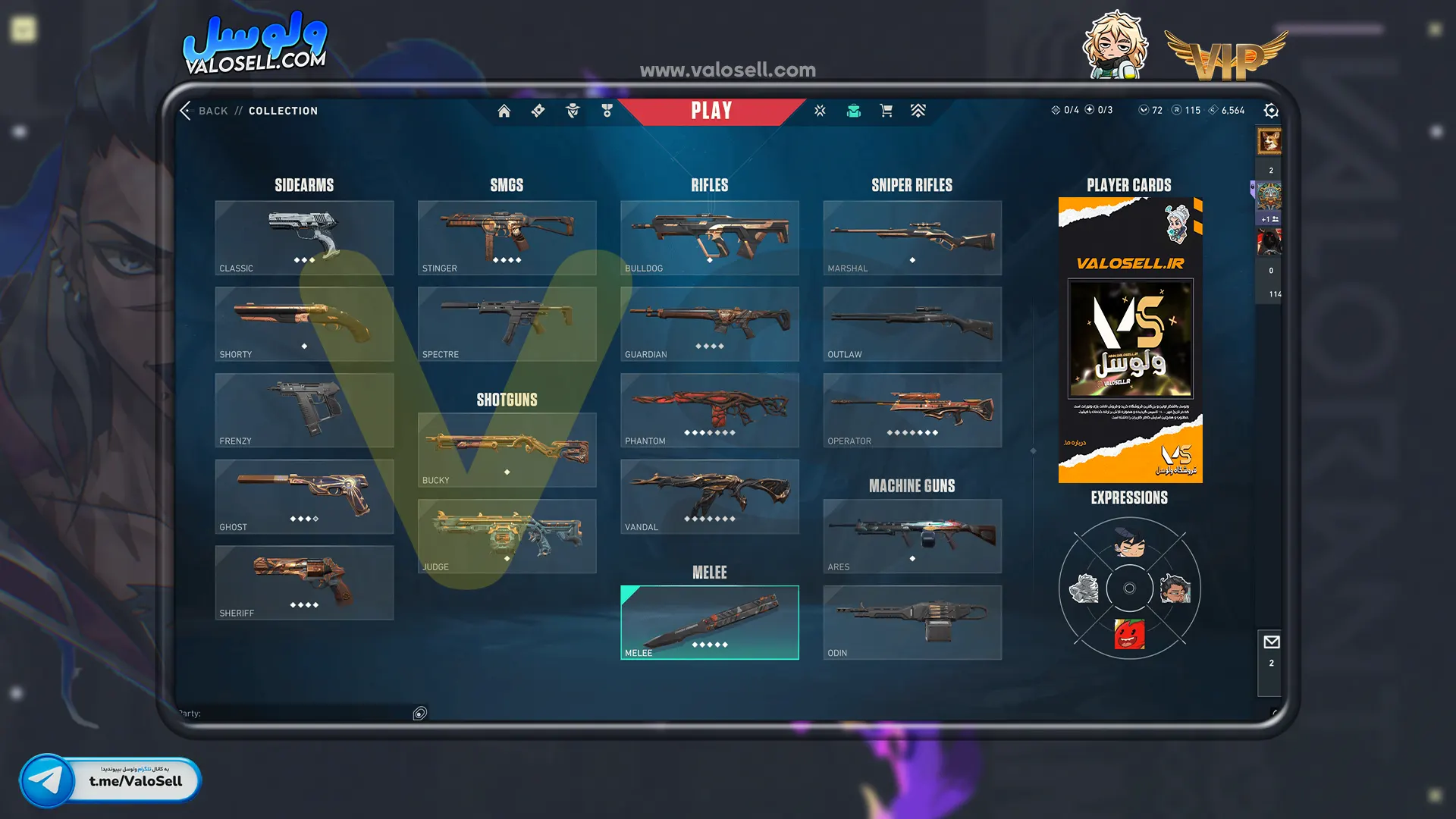Select the Odin machine gun slot
This screenshot has height=819, width=1456.
[912, 622]
